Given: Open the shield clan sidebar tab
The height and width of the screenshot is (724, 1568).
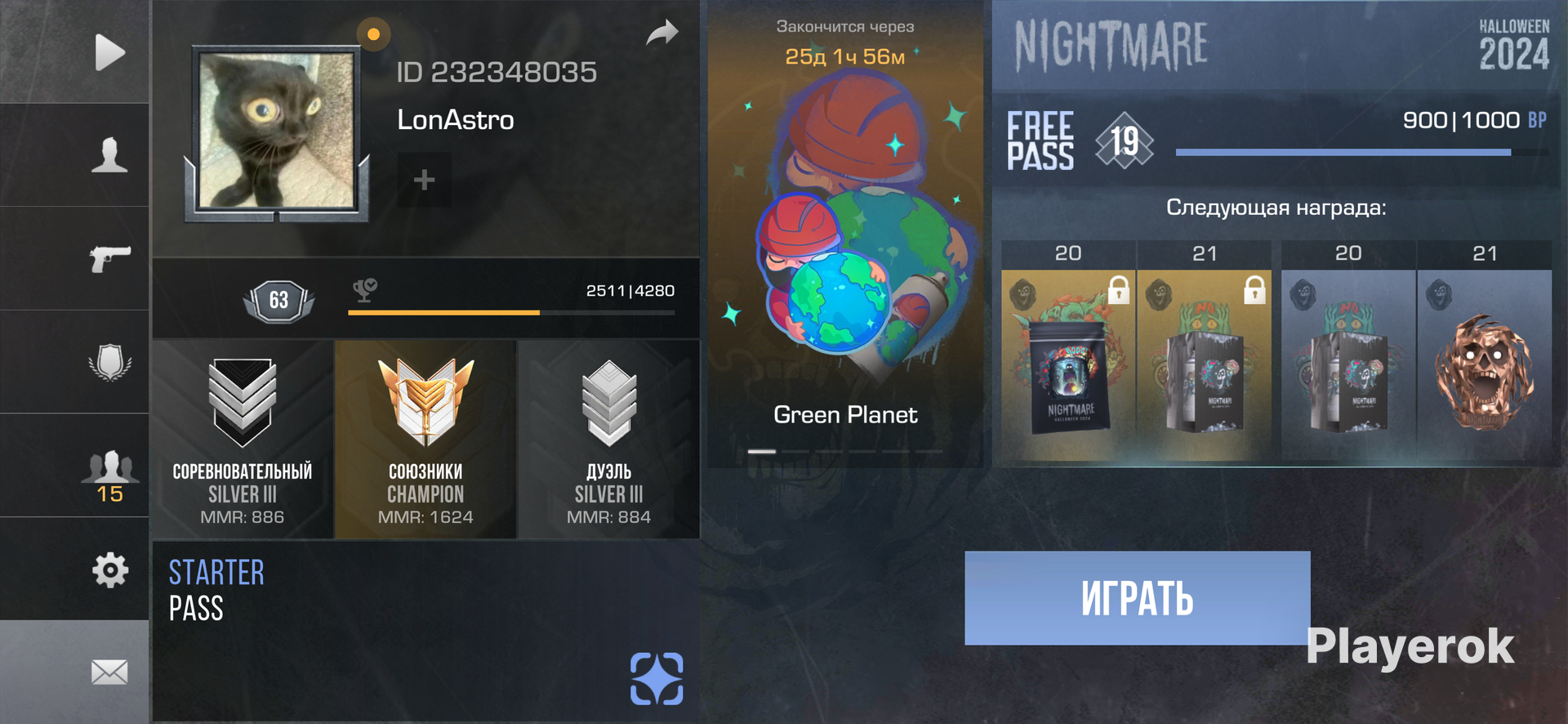Looking at the screenshot, I should (x=109, y=362).
